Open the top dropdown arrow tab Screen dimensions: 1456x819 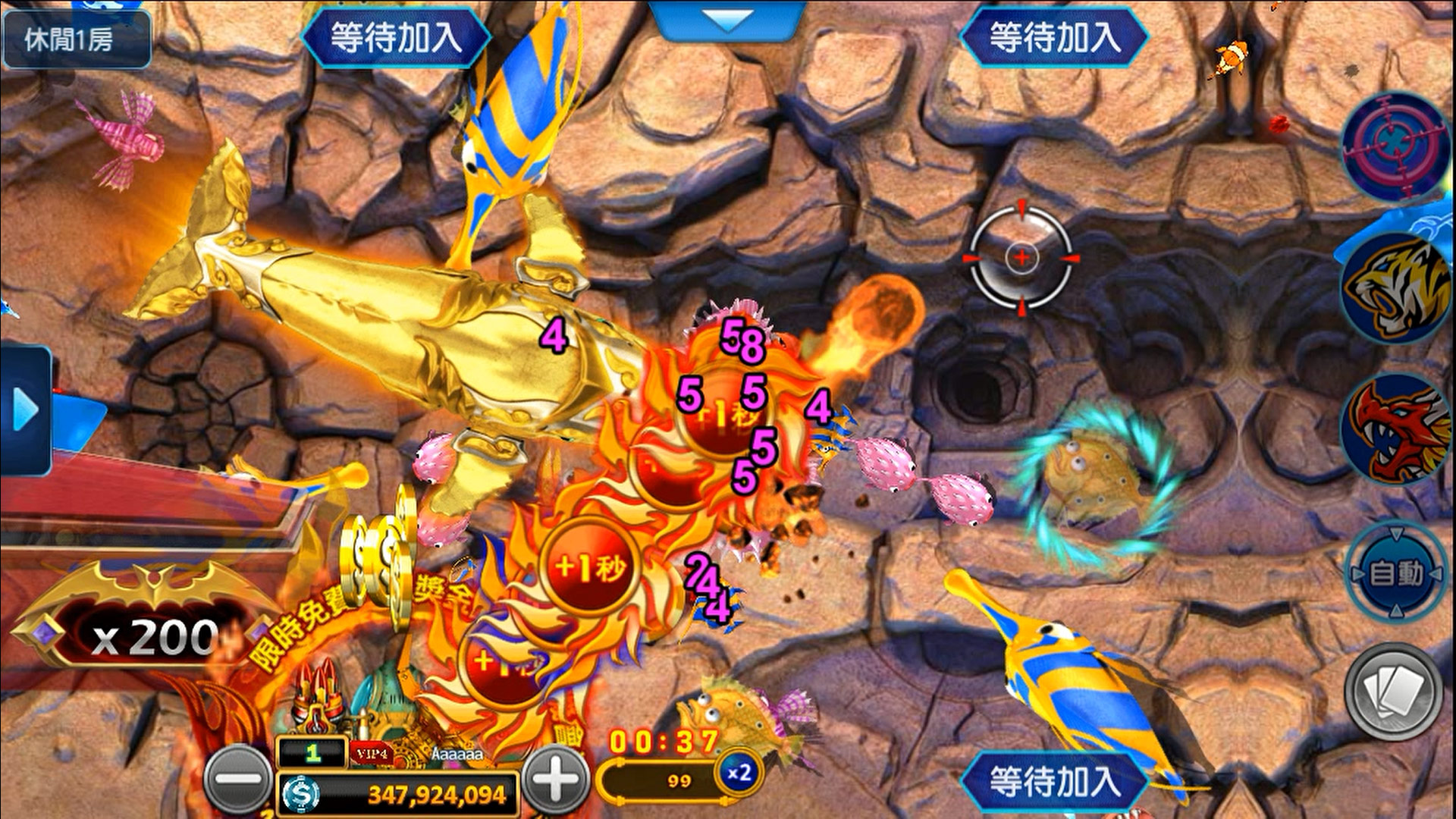point(726,20)
